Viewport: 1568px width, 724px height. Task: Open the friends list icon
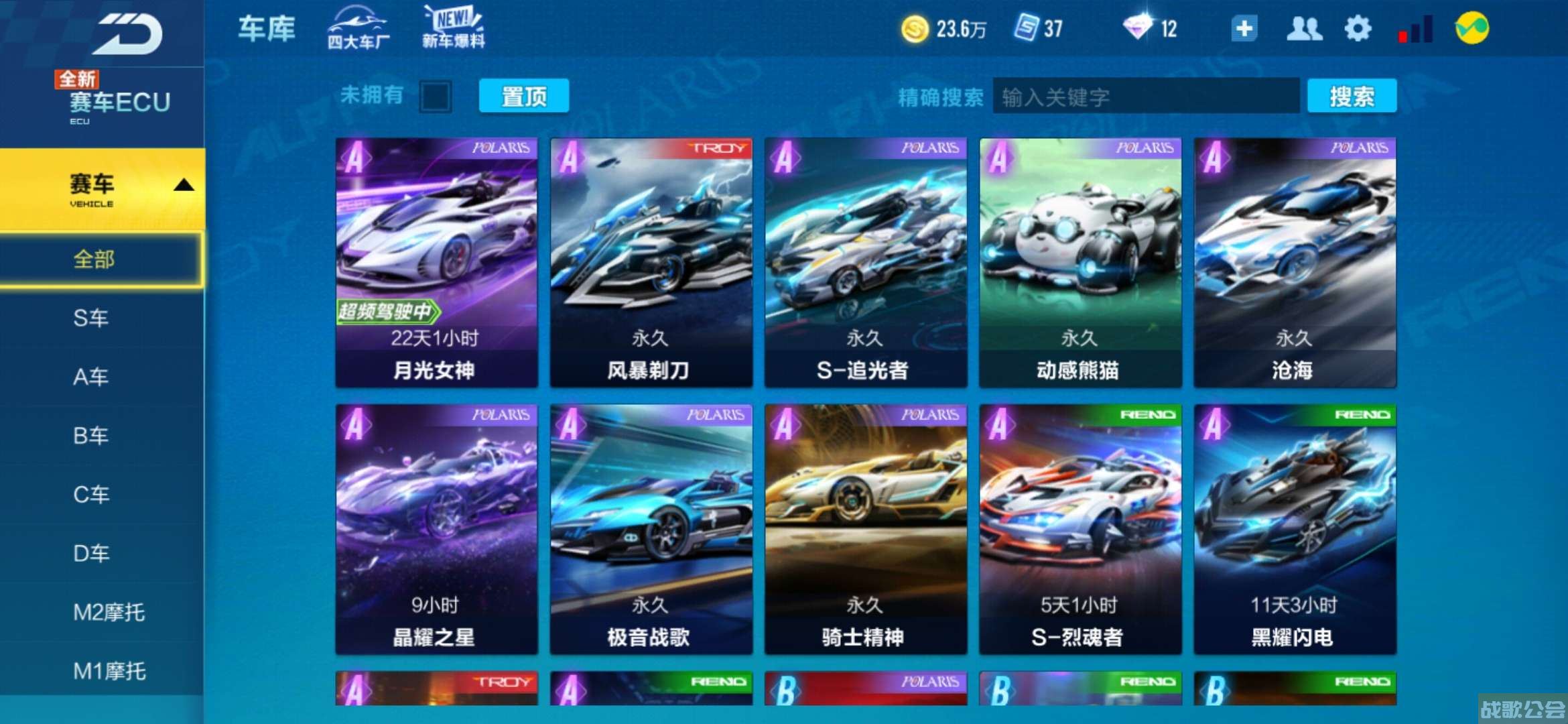coord(1305,28)
